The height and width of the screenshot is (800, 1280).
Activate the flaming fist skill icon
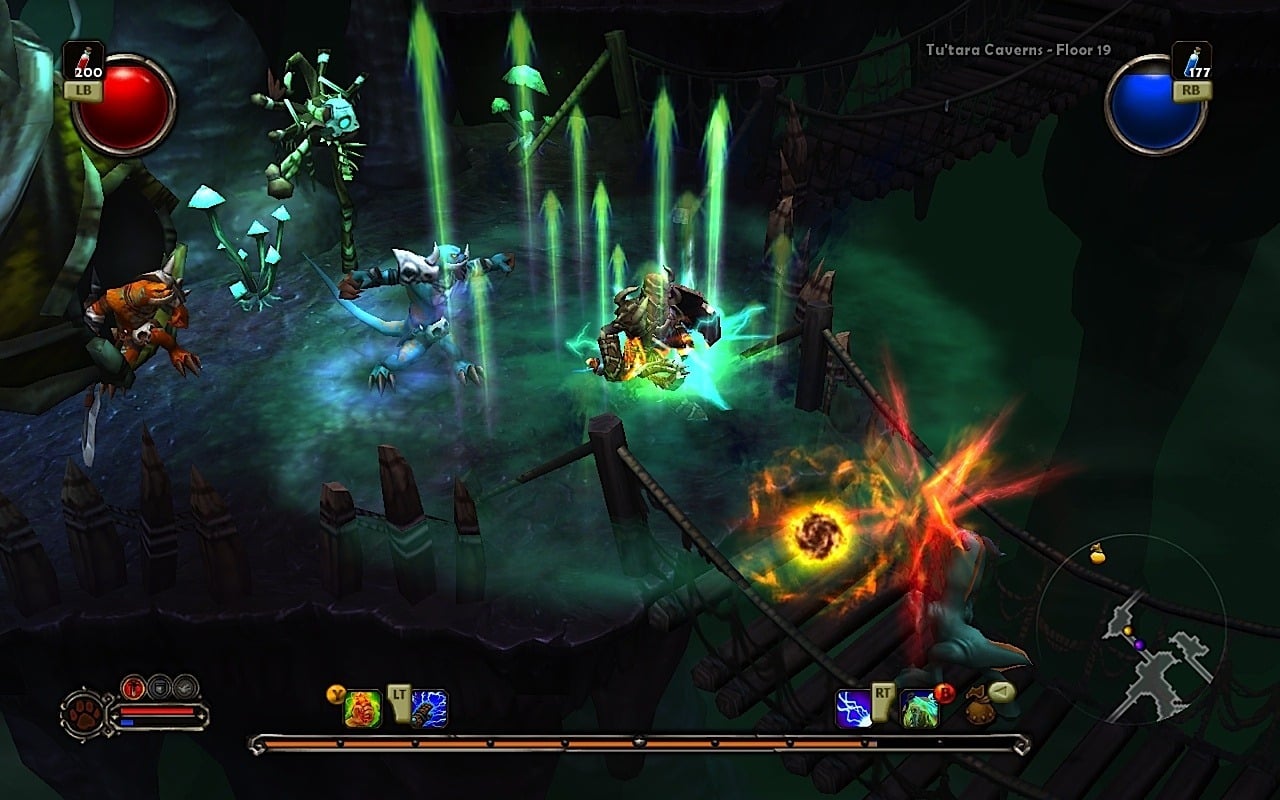(363, 709)
